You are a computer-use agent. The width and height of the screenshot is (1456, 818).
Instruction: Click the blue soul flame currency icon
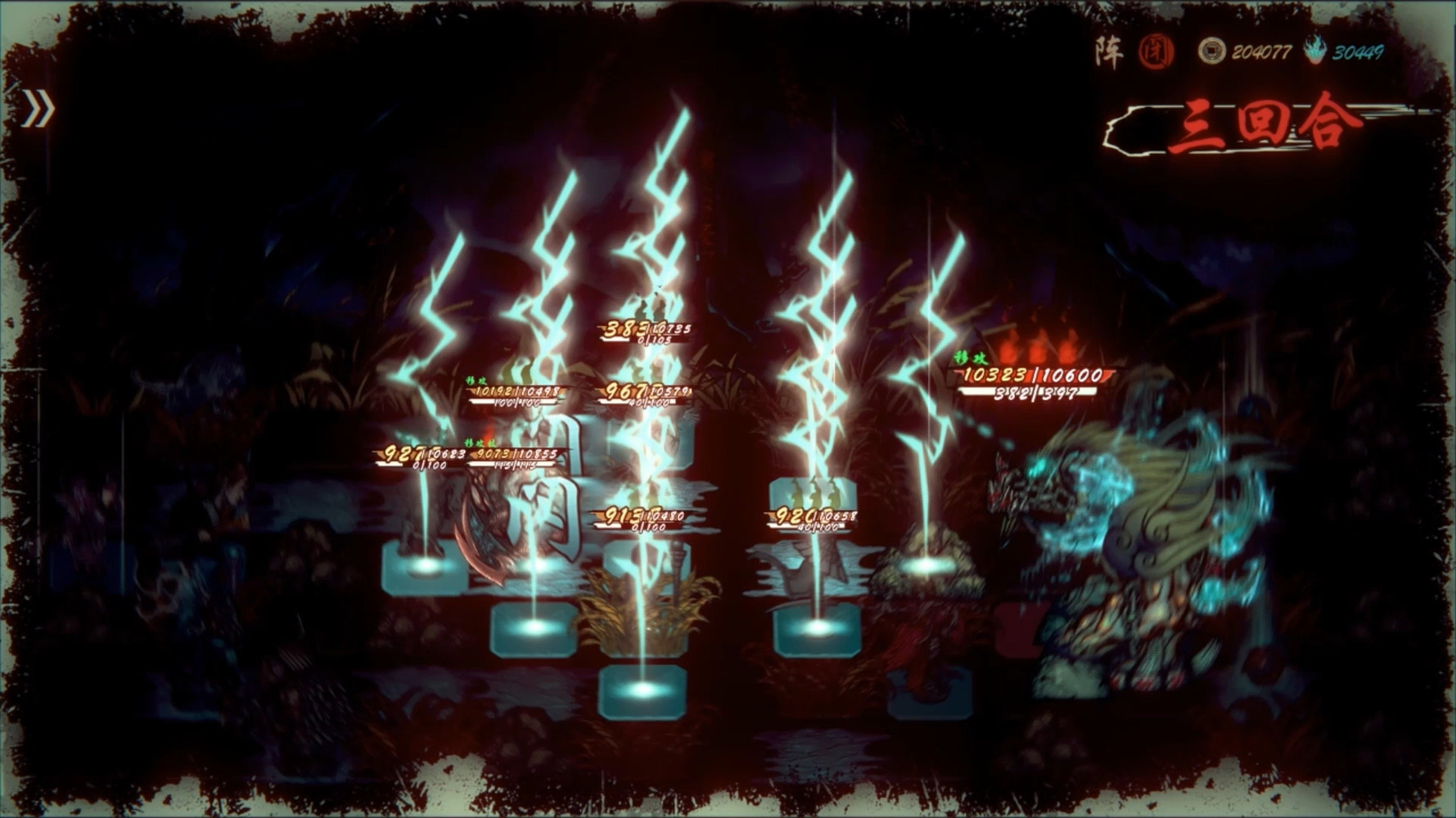(1316, 51)
